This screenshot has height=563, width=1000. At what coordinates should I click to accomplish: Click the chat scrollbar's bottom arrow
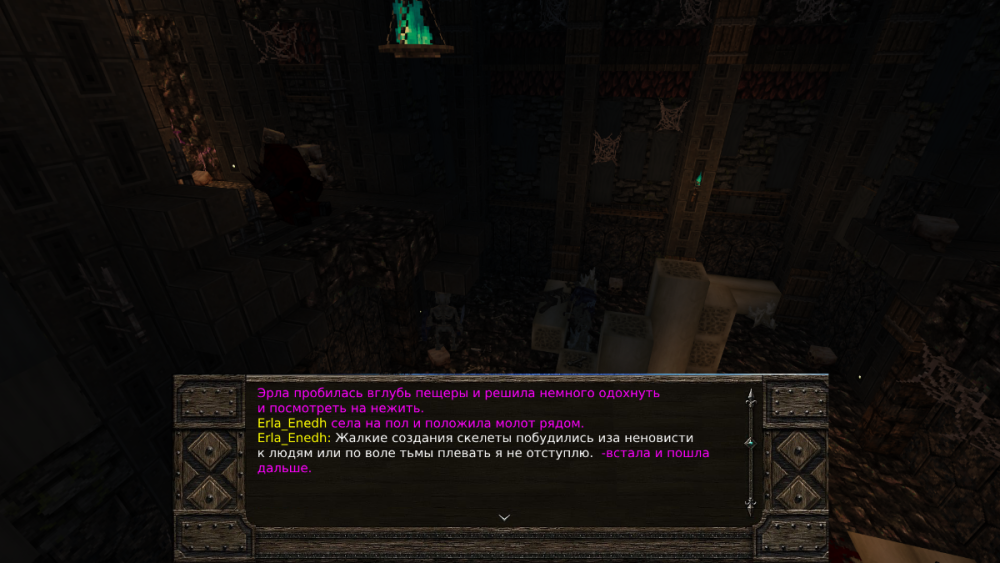click(x=750, y=505)
